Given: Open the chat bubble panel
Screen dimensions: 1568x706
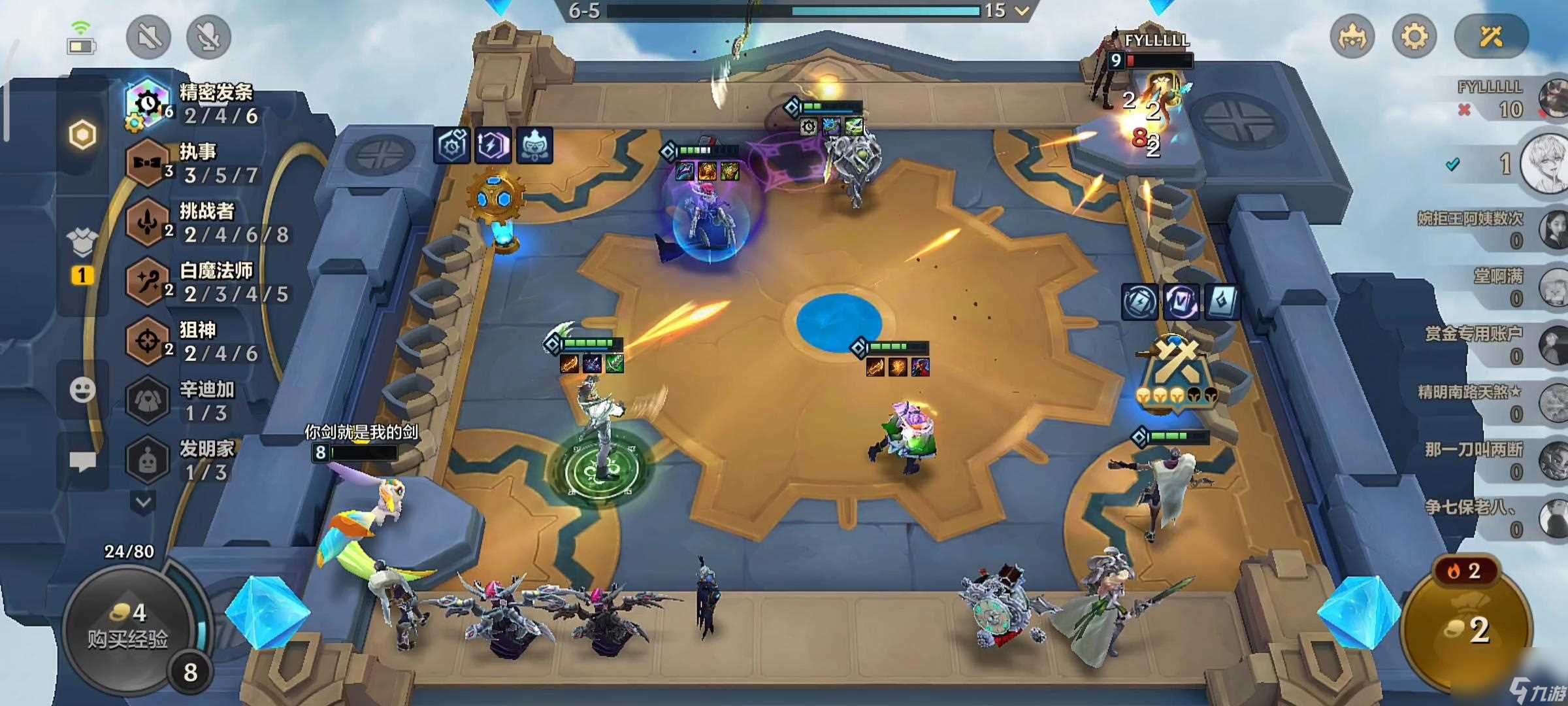Looking at the screenshot, I should [x=82, y=462].
